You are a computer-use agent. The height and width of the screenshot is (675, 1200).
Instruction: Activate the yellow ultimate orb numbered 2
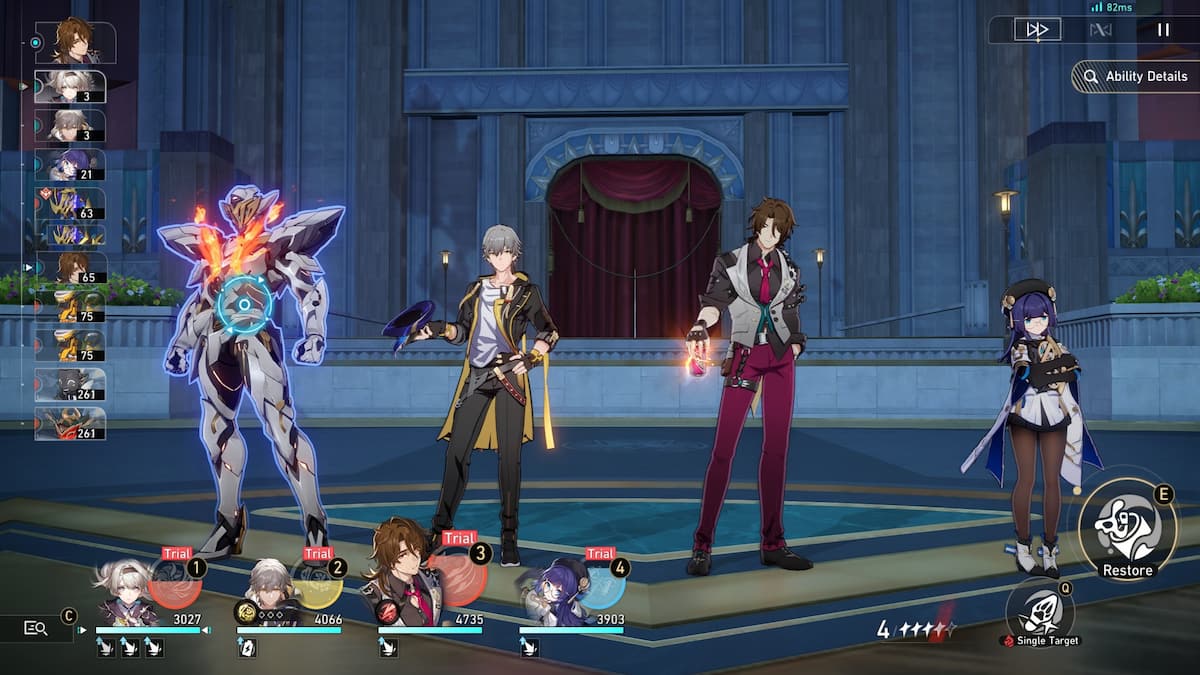pos(316,583)
